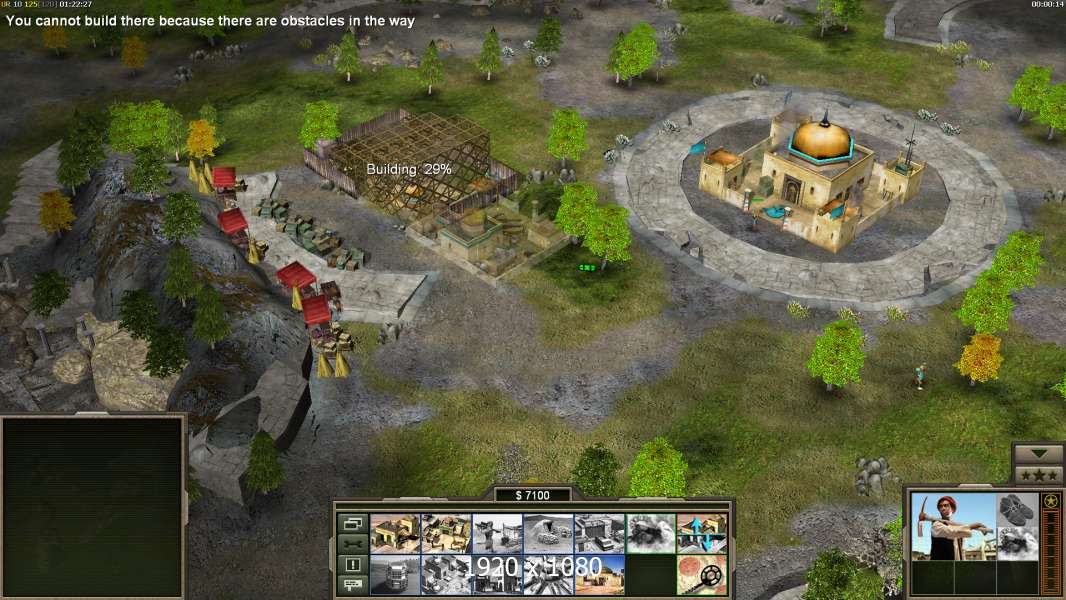The width and height of the screenshot is (1066, 600).
Task: Pick the greyed-out Stinger Site build icon
Action: (497, 534)
